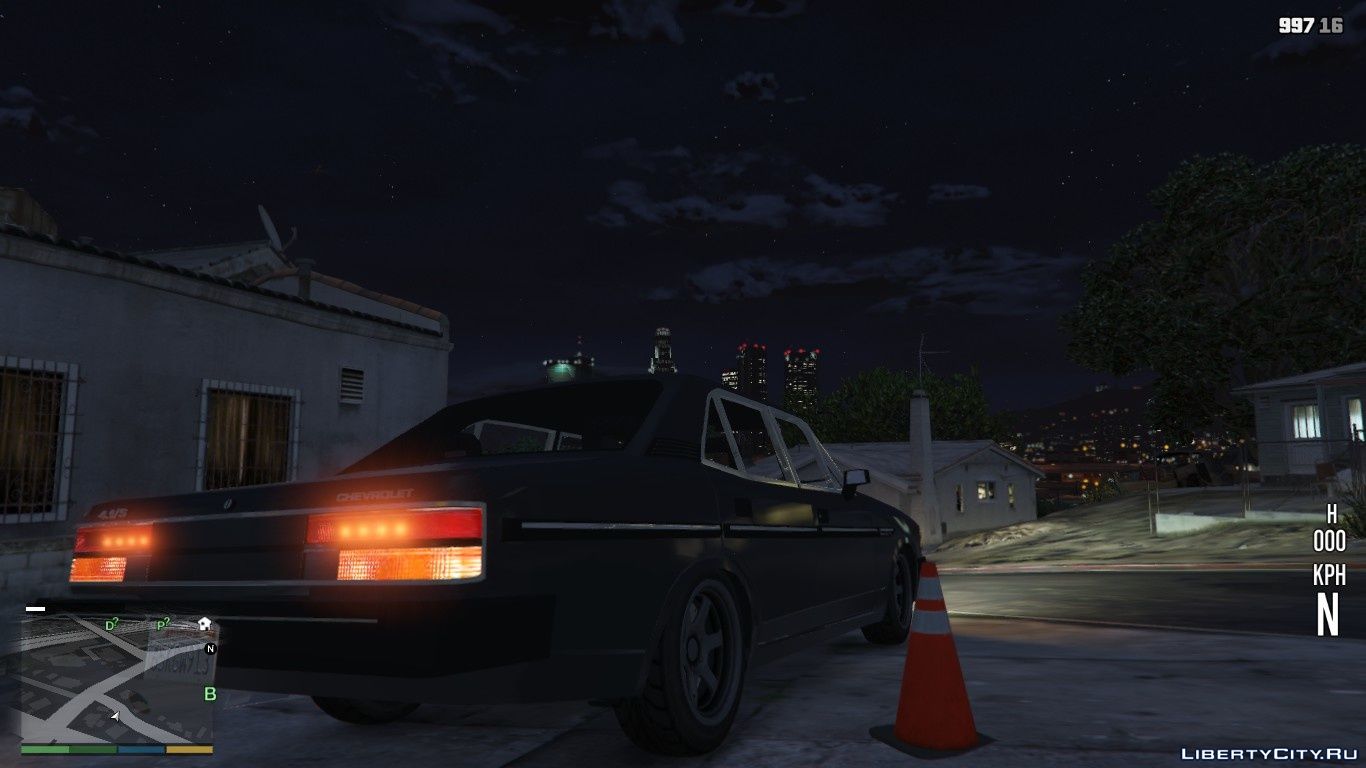1366x768 pixels.
Task: Click the green B blip near the minimap
Action: pos(210,694)
